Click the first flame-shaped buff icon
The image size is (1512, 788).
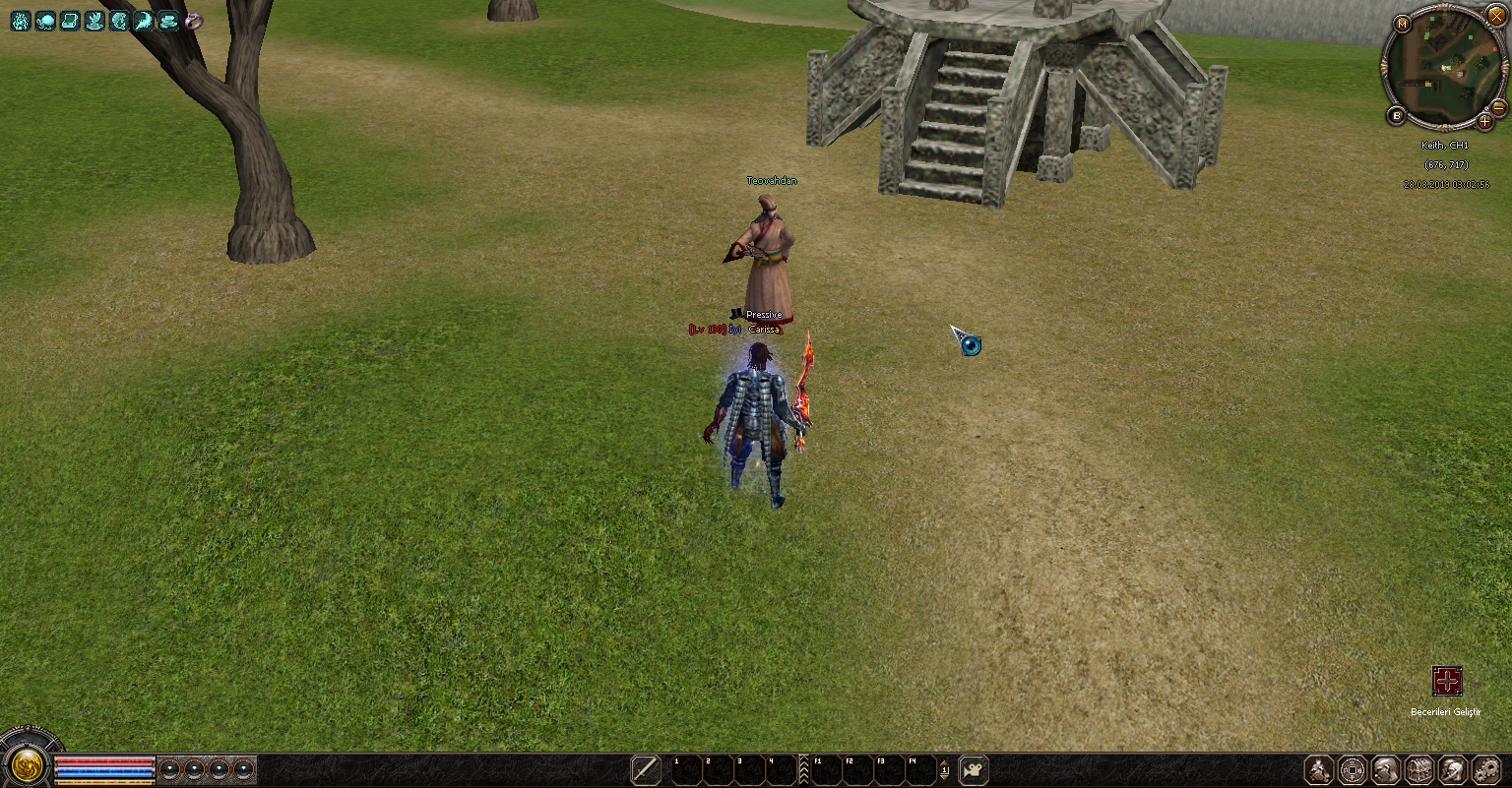point(21,21)
